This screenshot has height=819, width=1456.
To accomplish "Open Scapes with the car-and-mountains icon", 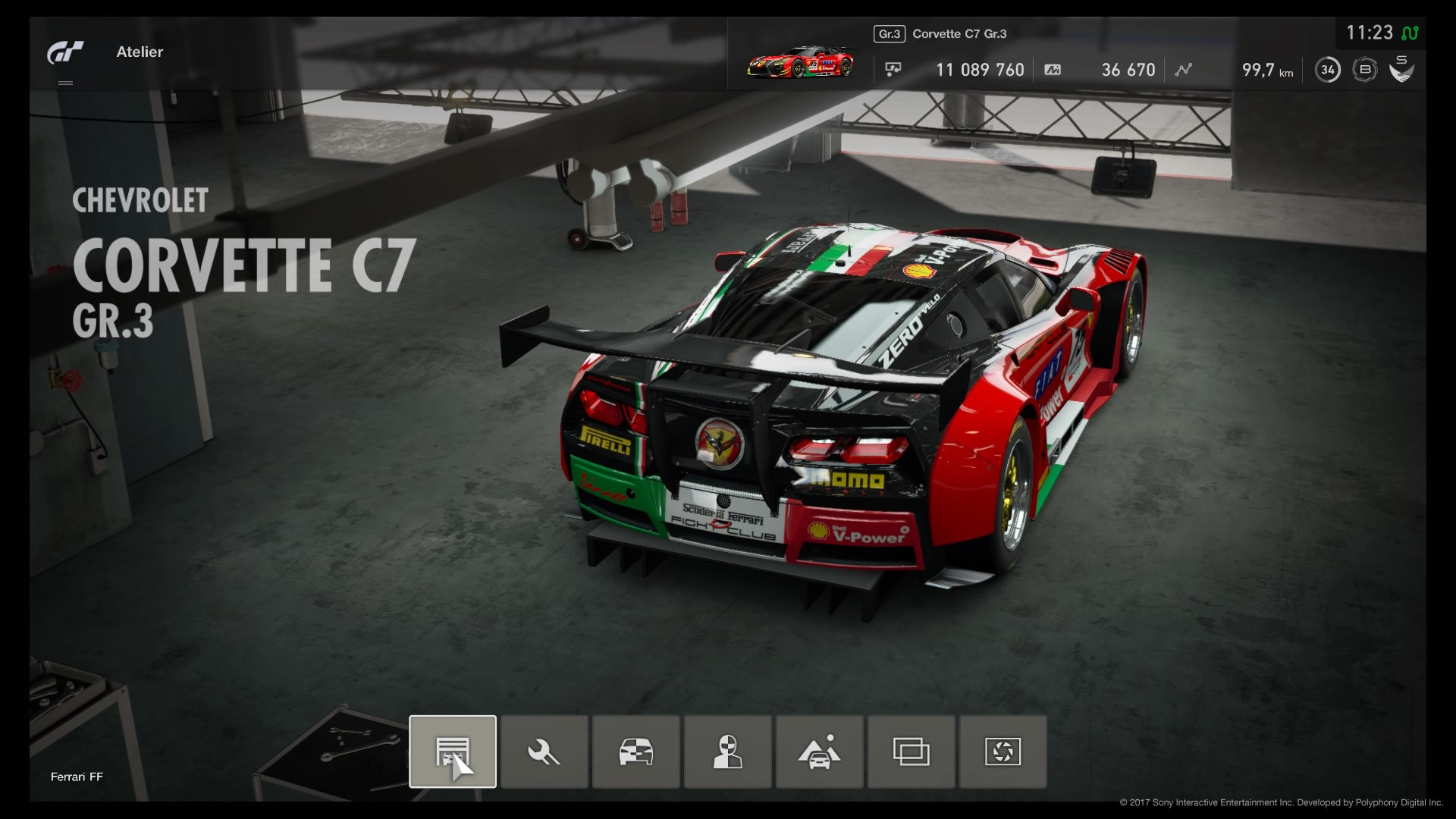I will (x=819, y=752).
